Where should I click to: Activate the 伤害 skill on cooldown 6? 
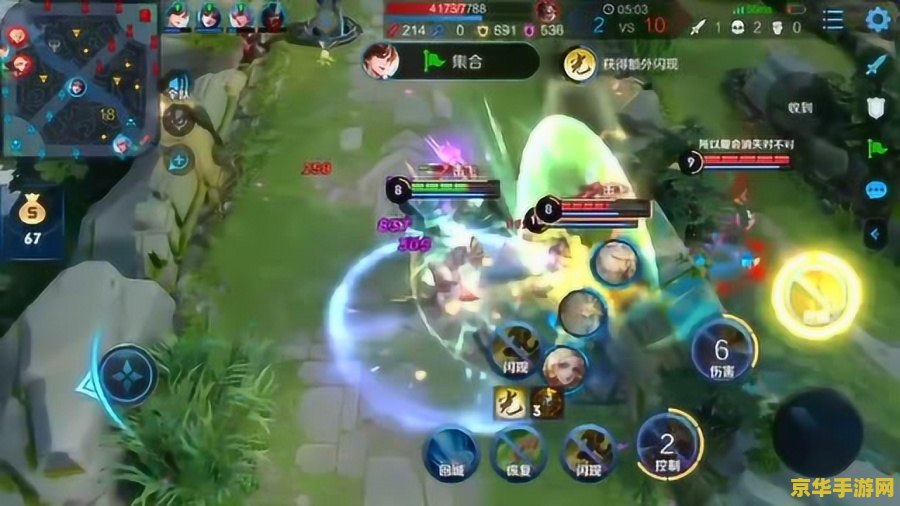pyautogui.click(x=723, y=353)
